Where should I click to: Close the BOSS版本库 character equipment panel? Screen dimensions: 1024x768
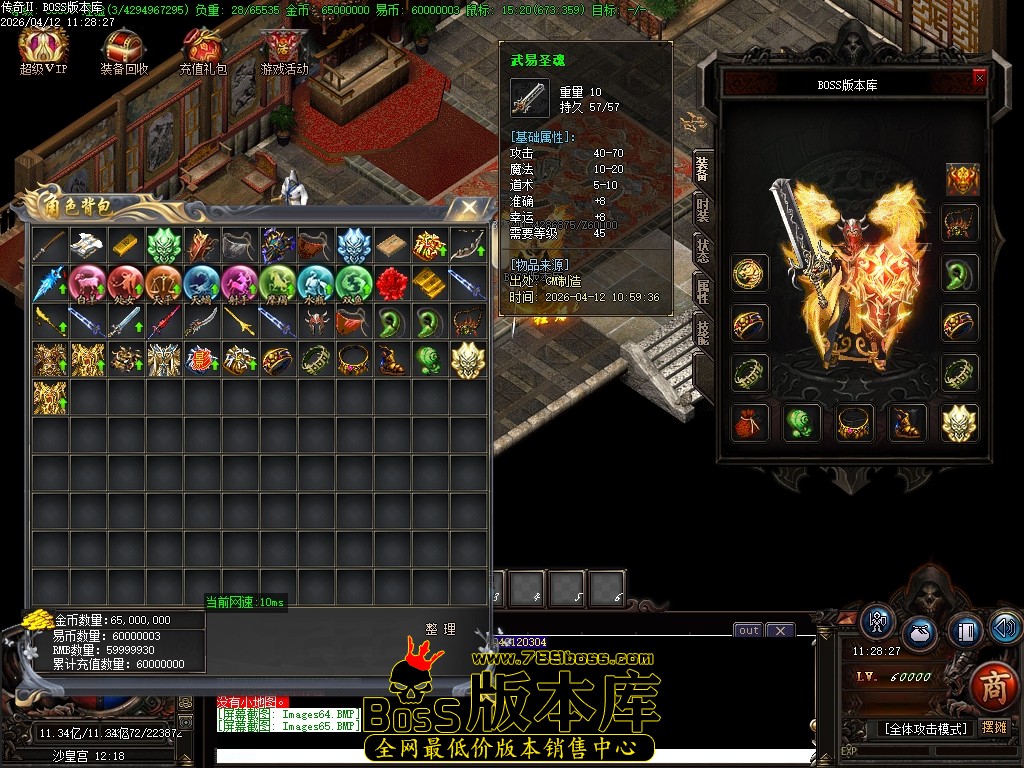coord(979,77)
